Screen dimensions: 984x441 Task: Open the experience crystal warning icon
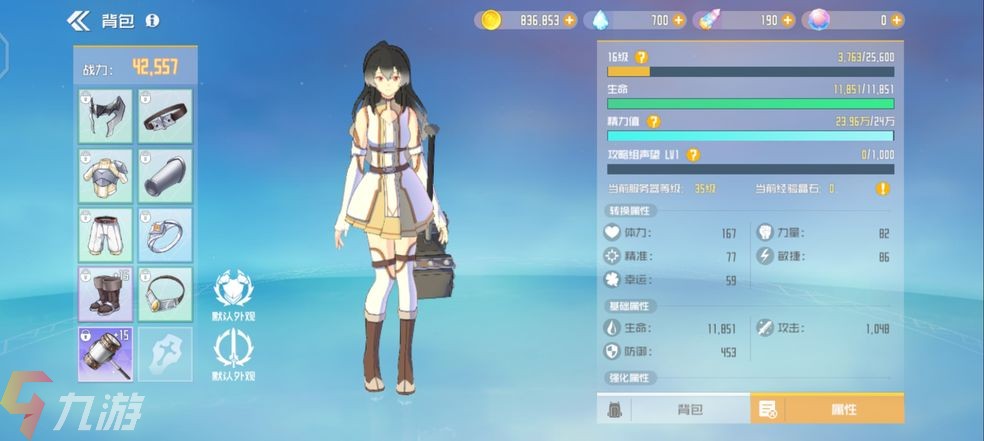883,188
